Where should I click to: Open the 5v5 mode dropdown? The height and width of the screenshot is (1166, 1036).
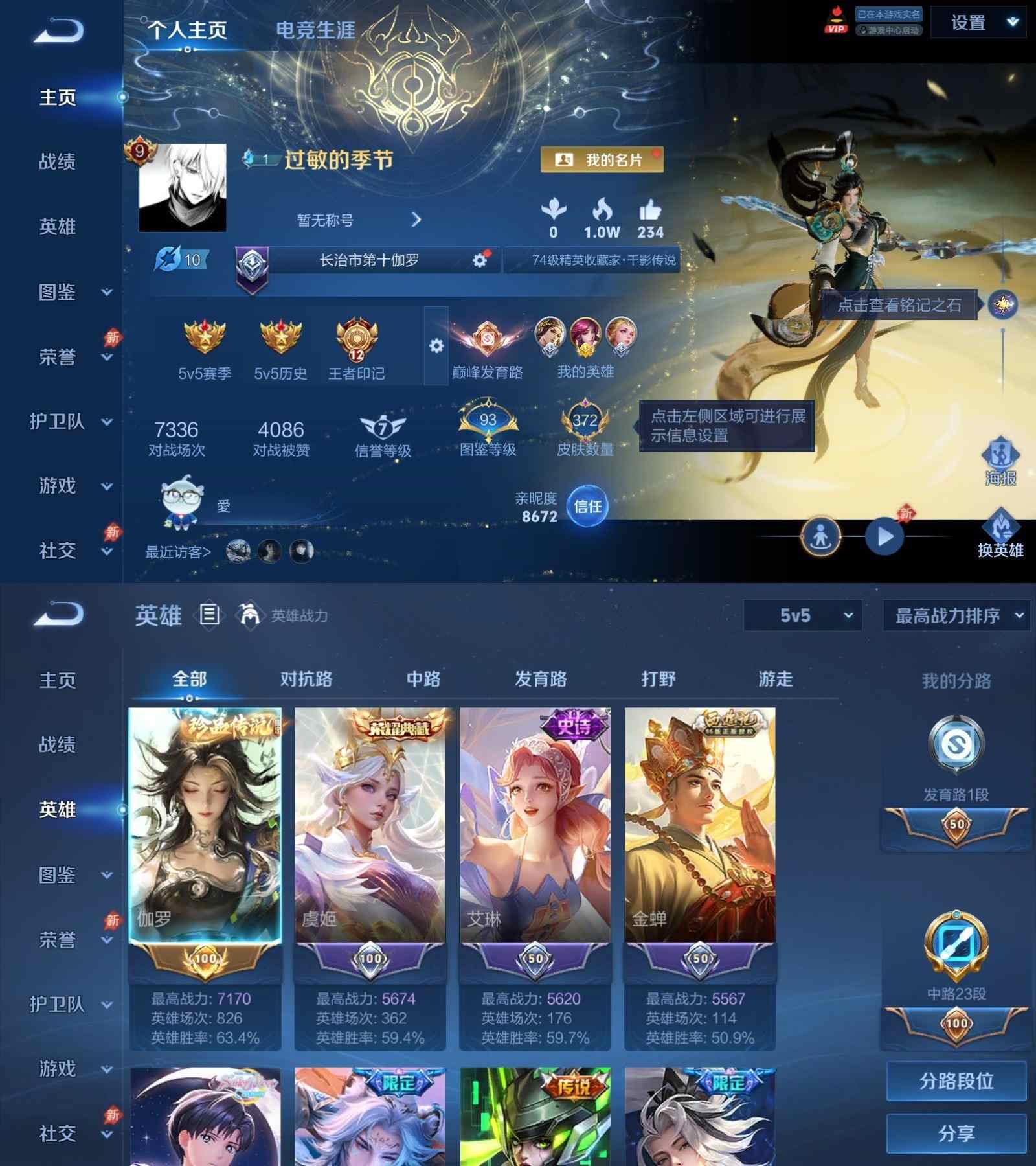click(x=803, y=616)
